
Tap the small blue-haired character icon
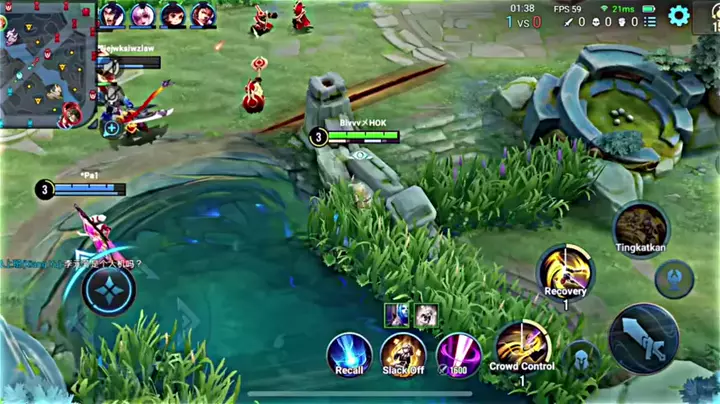tap(397, 314)
